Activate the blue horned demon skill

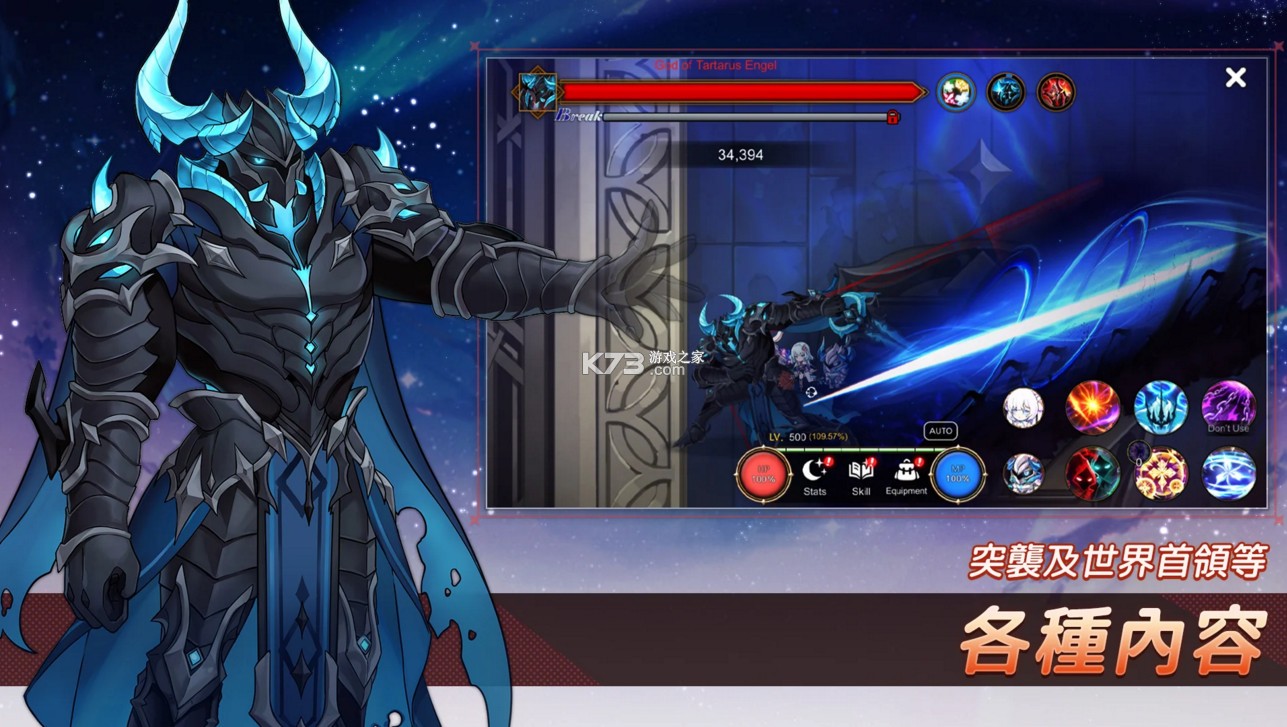coord(1161,407)
